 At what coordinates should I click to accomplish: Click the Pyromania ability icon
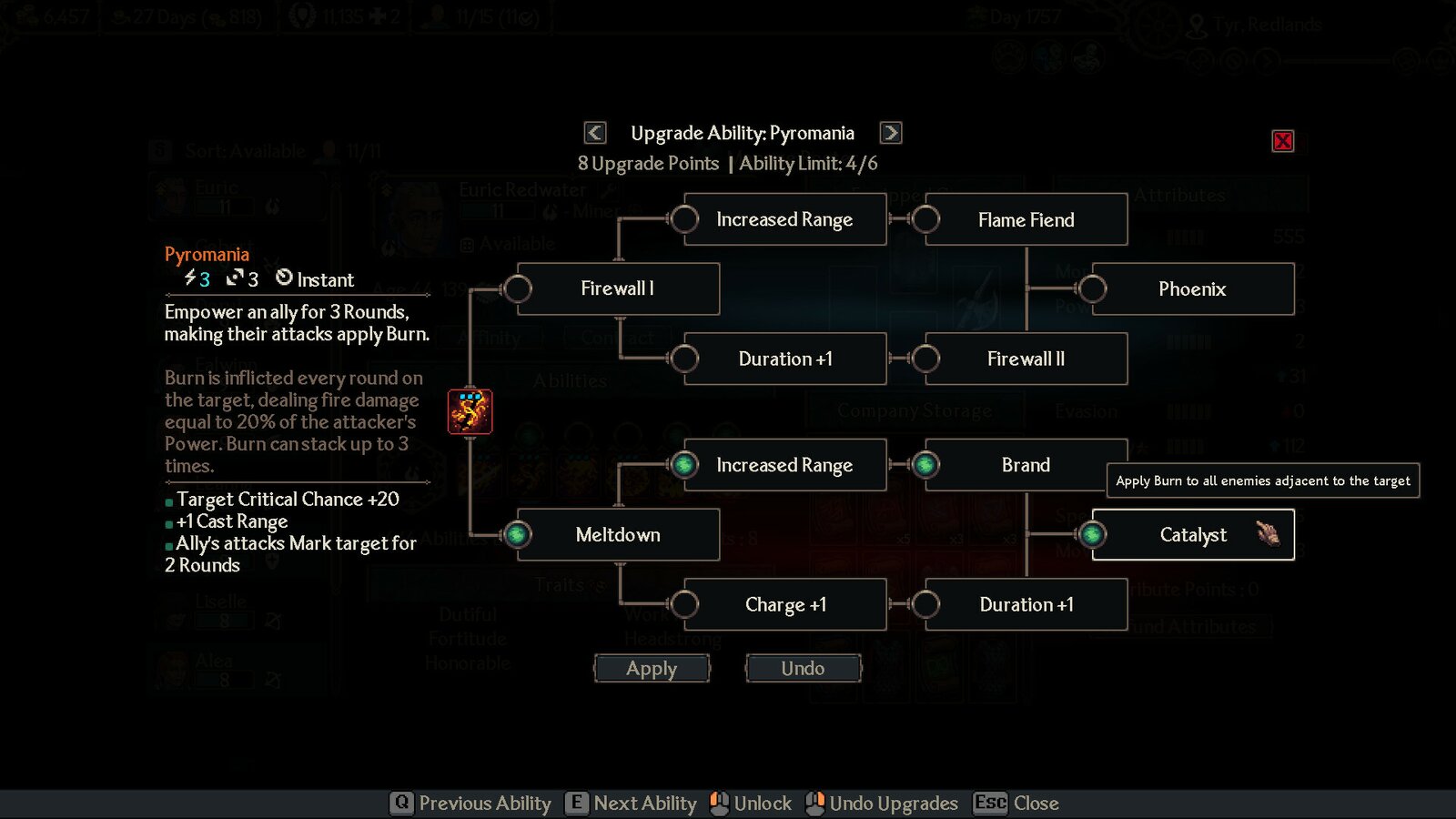(x=470, y=411)
